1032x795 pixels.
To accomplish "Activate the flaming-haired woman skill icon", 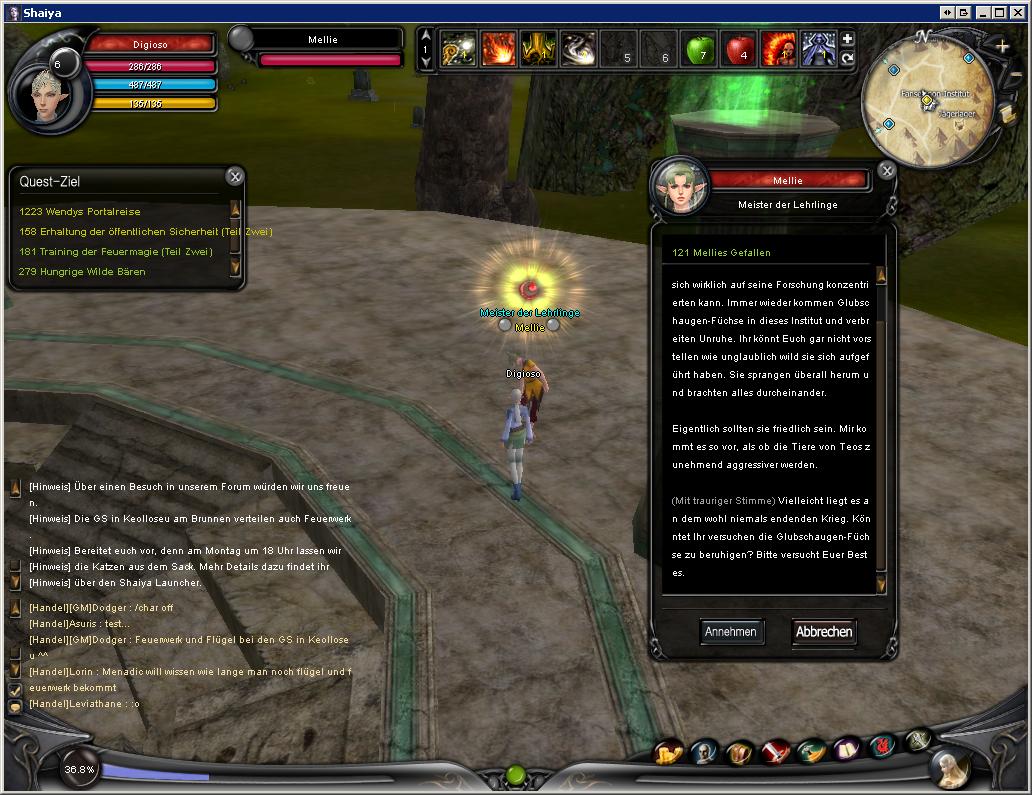I will click(x=777, y=49).
